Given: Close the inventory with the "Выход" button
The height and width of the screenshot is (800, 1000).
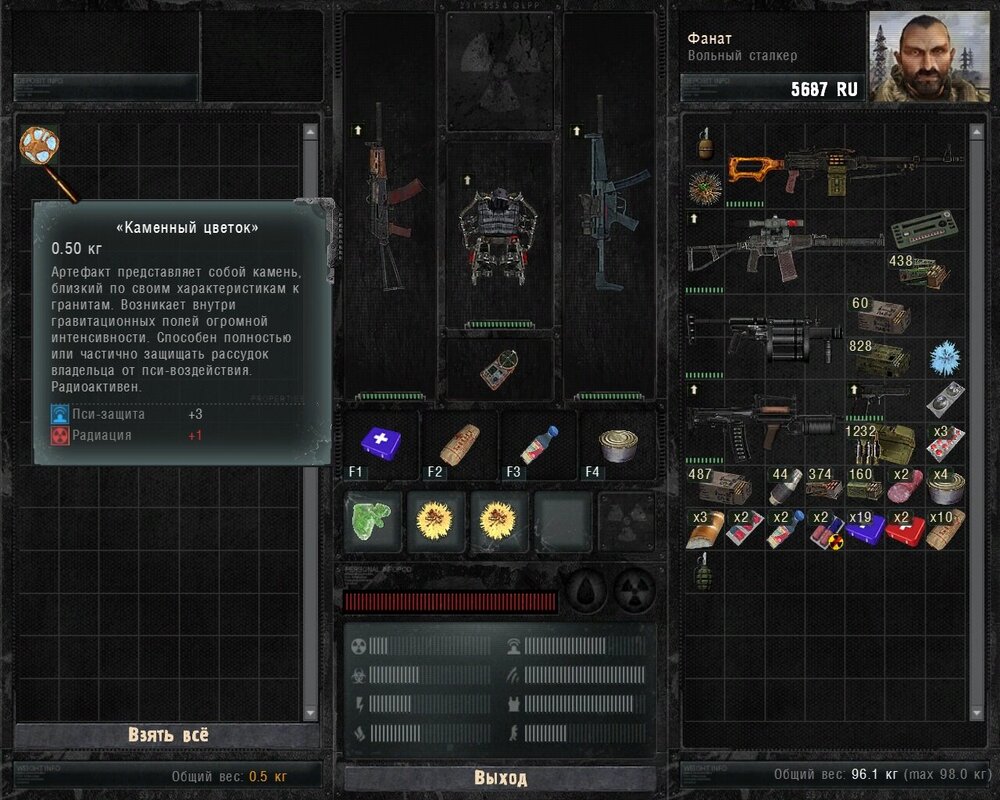Looking at the screenshot, I should (x=500, y=778).
